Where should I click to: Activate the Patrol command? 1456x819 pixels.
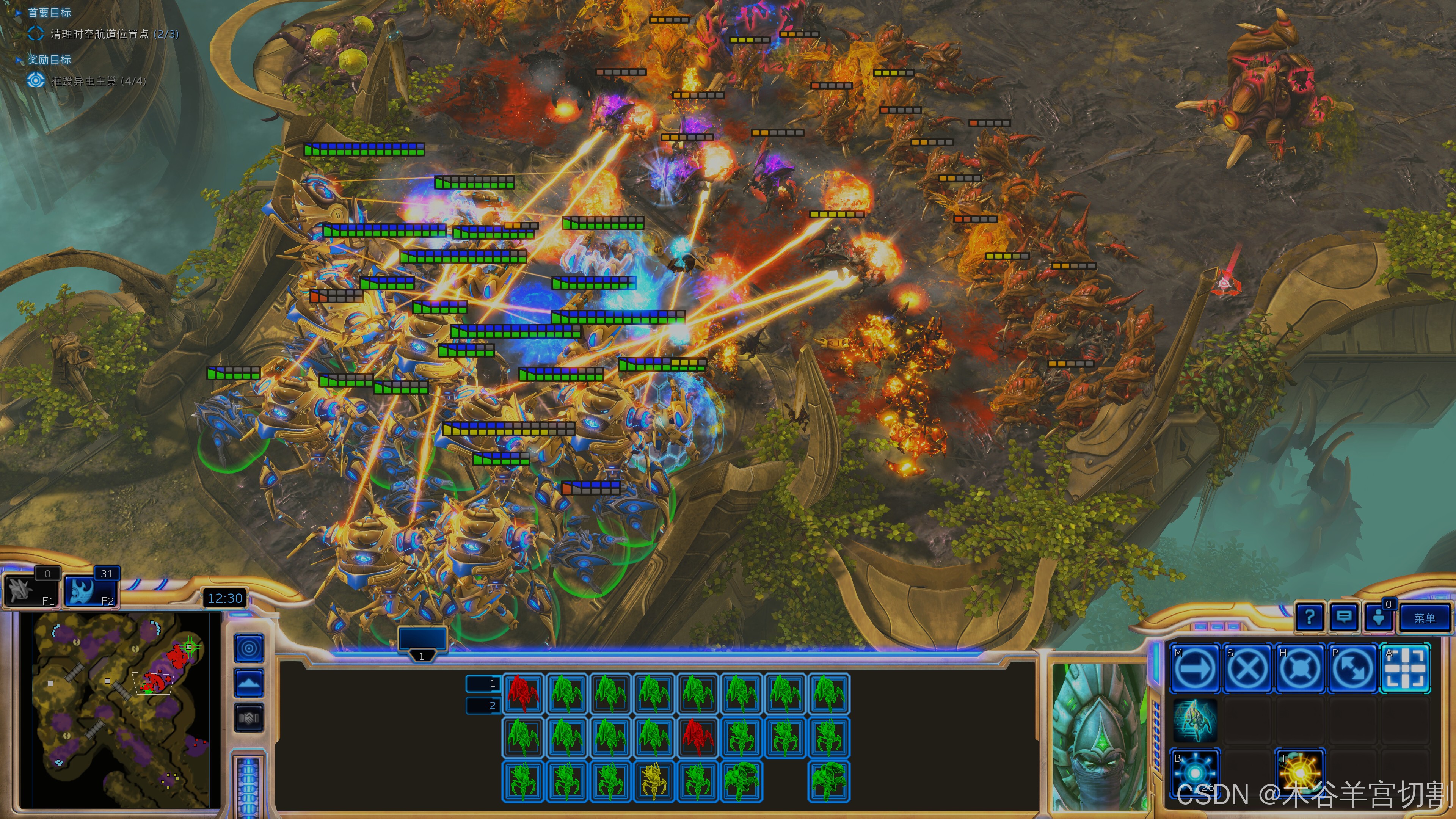[x=1352, y=668]
